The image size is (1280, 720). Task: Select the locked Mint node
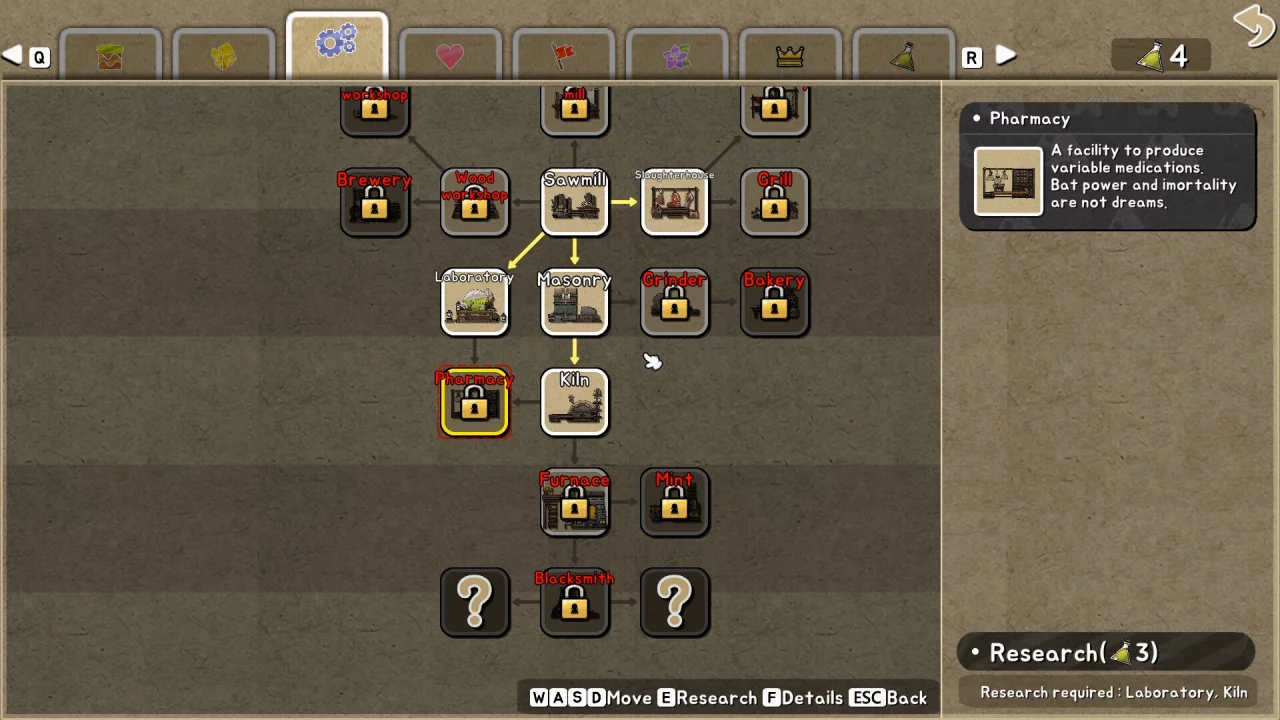(x=675, y=503)
